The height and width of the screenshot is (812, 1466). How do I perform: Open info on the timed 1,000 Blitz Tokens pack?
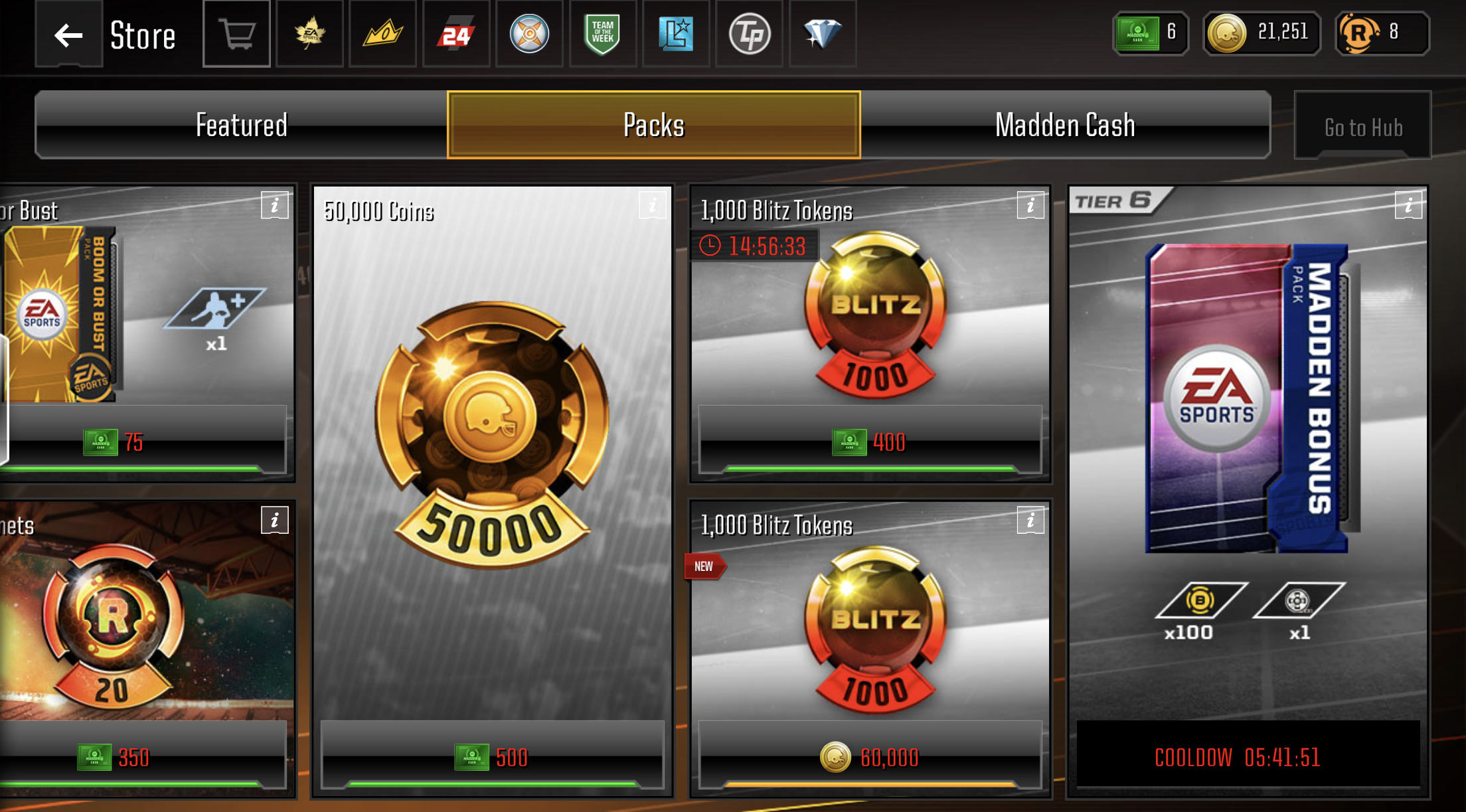tap(1030, 205)
